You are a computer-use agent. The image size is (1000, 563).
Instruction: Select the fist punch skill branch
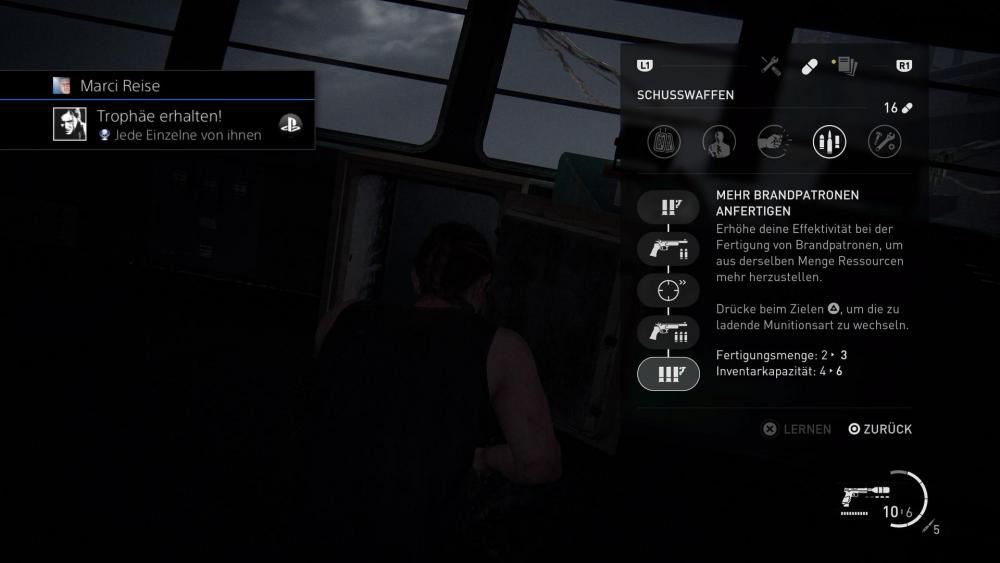click(x=774, y=142)
